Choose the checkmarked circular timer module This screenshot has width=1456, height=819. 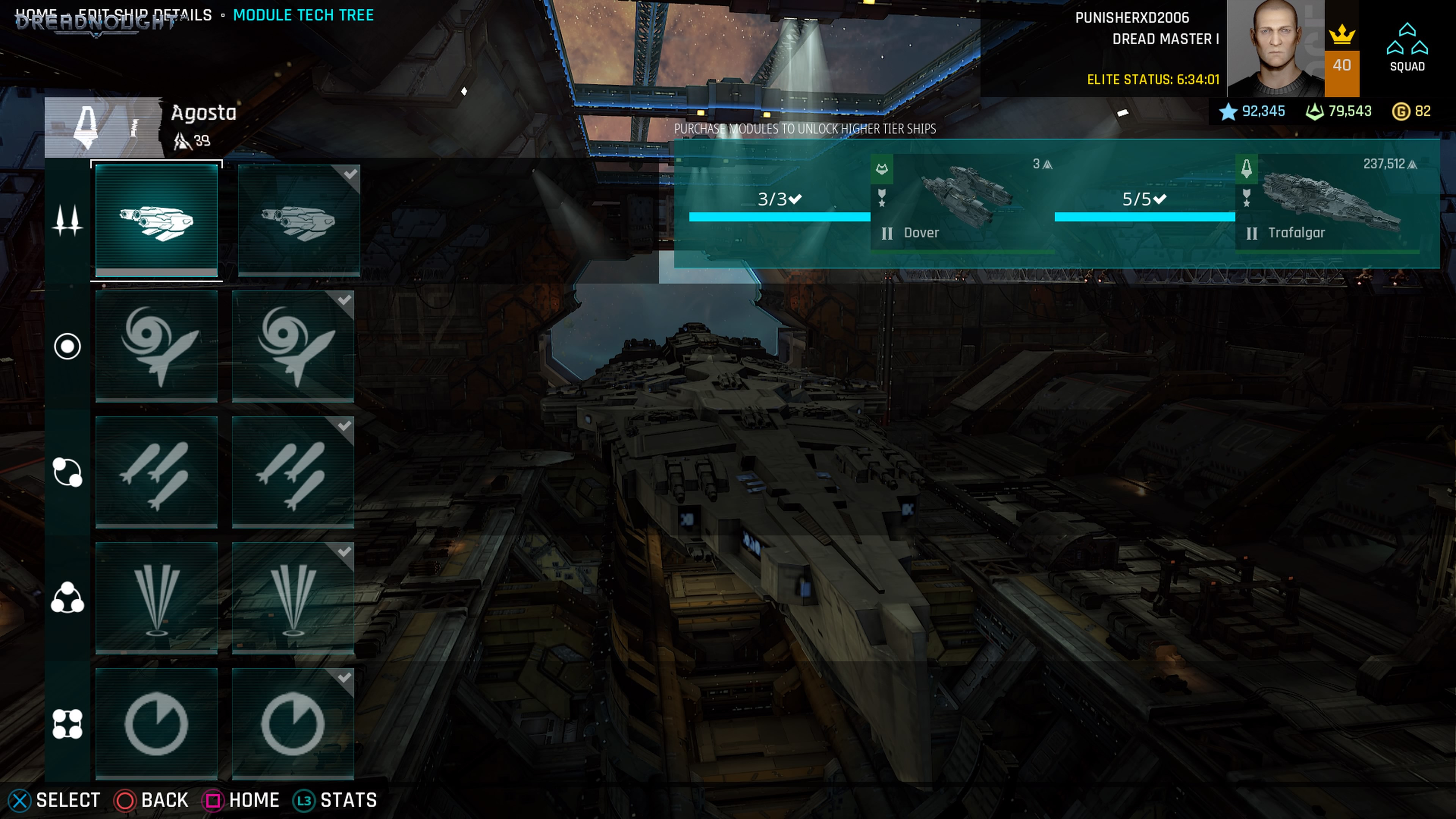[x=293, y=723]
